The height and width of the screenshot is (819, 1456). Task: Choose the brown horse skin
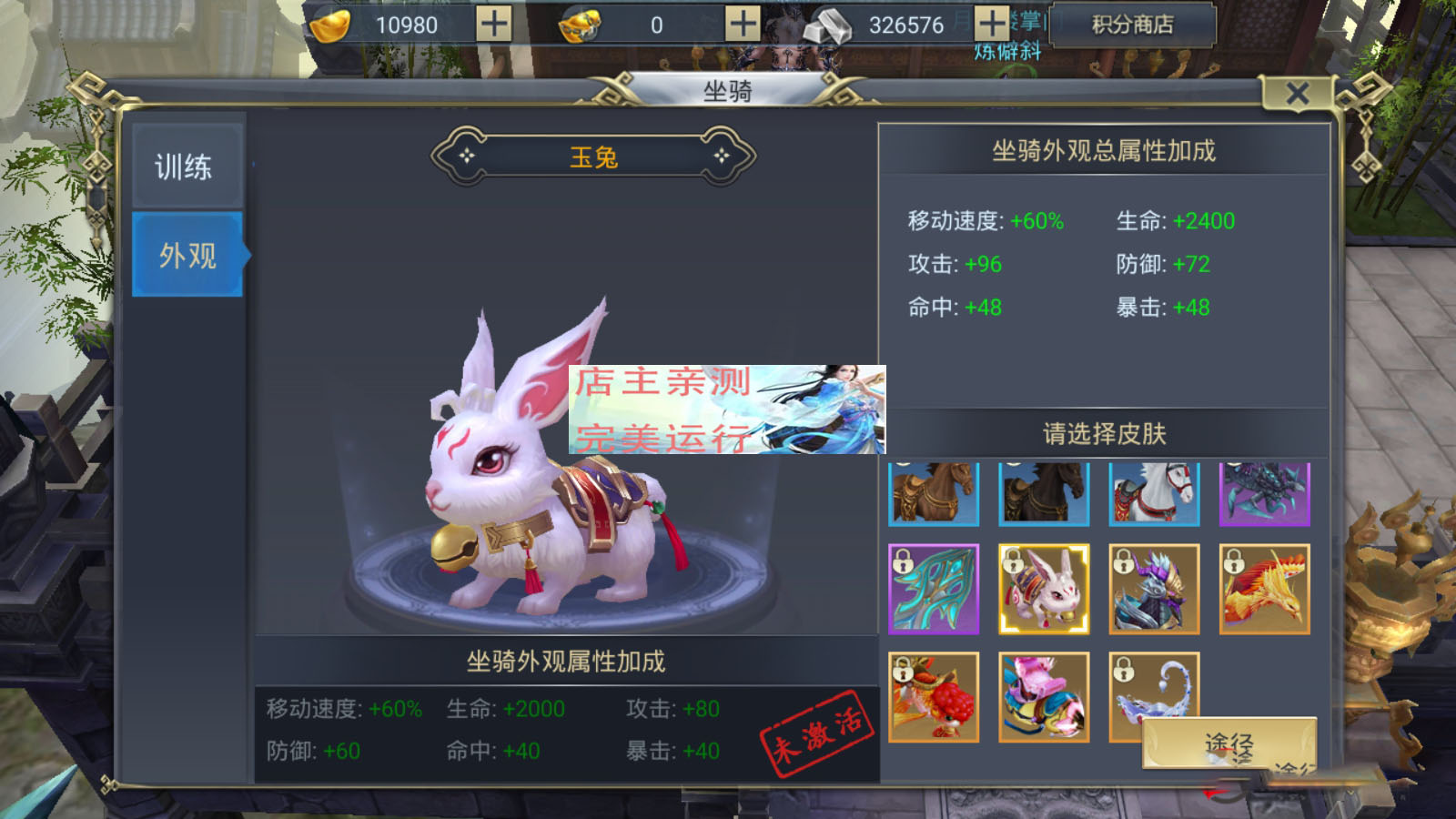click(934, 493)
